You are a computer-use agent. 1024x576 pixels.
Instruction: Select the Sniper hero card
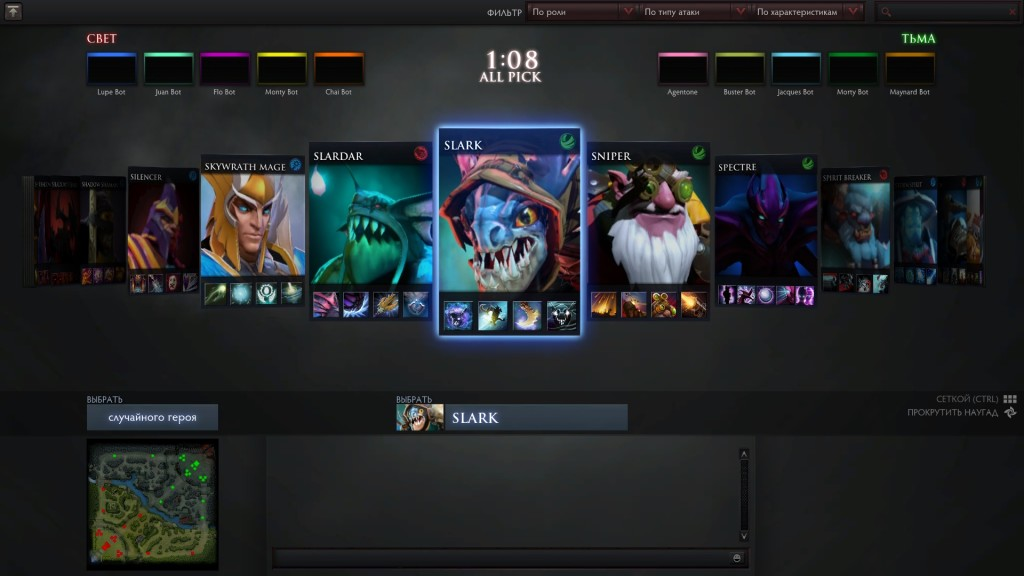(647, 230)
